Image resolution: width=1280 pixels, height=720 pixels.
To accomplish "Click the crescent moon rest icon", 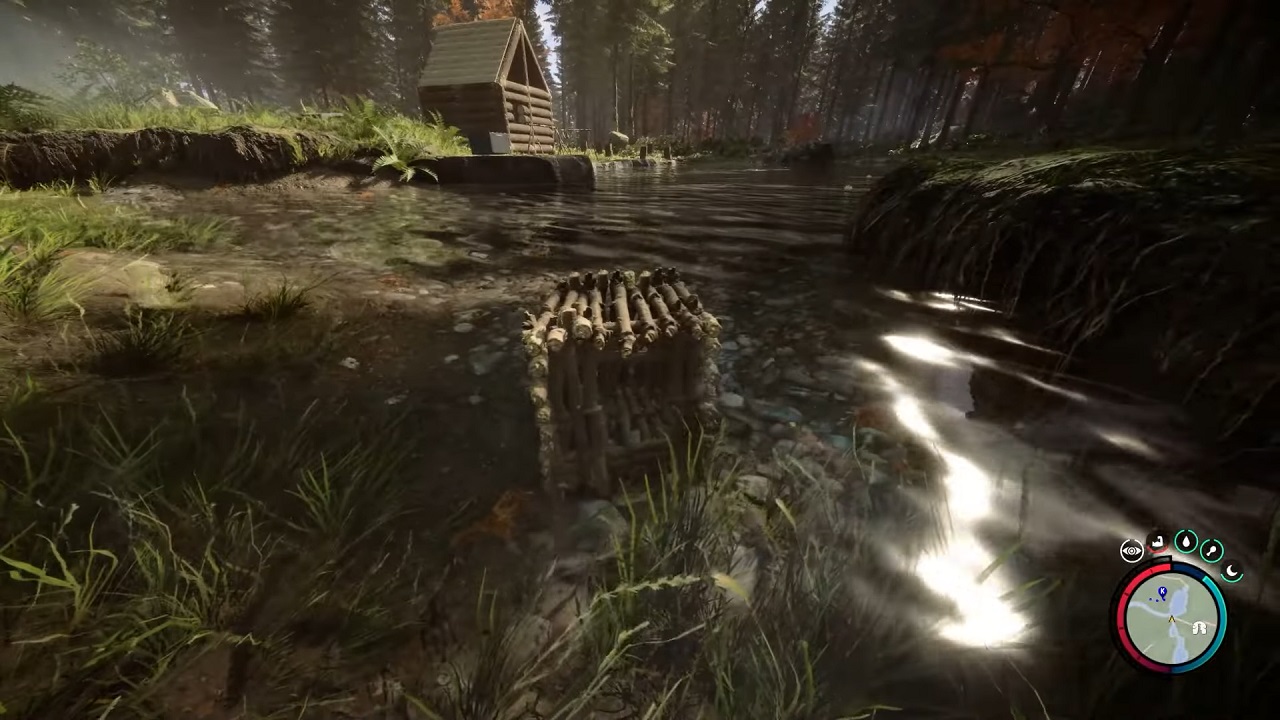I will tap(1230, 570).
